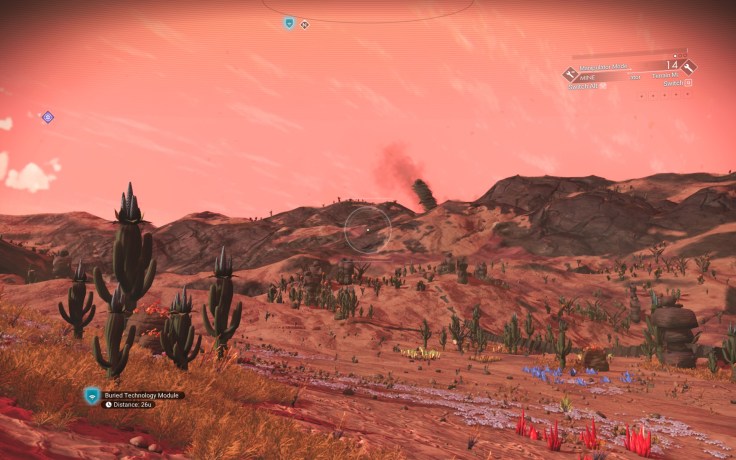Select the white diamond marker on the compass
Image resolution: width=736 pixels, height=460 pixels.
[304, 24]
